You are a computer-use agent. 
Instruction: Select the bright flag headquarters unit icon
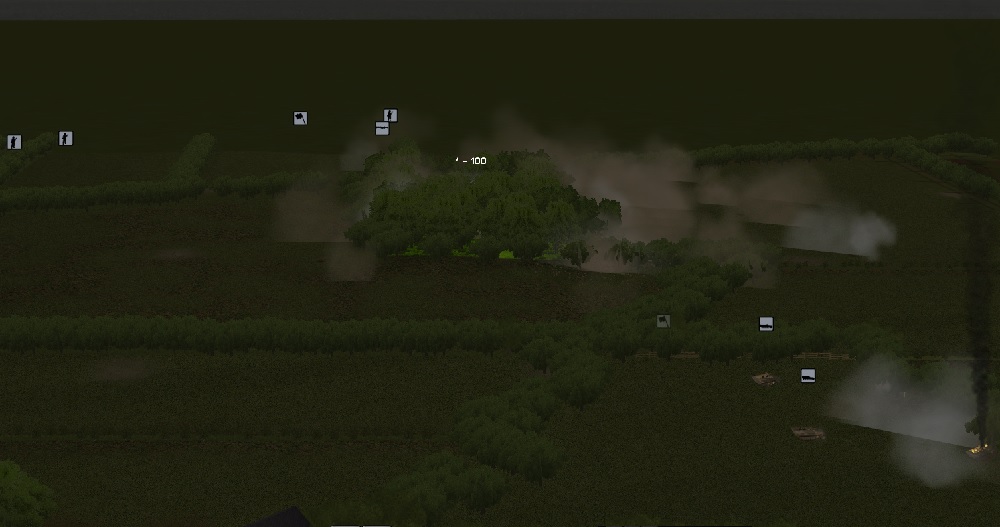click(300, 118)
